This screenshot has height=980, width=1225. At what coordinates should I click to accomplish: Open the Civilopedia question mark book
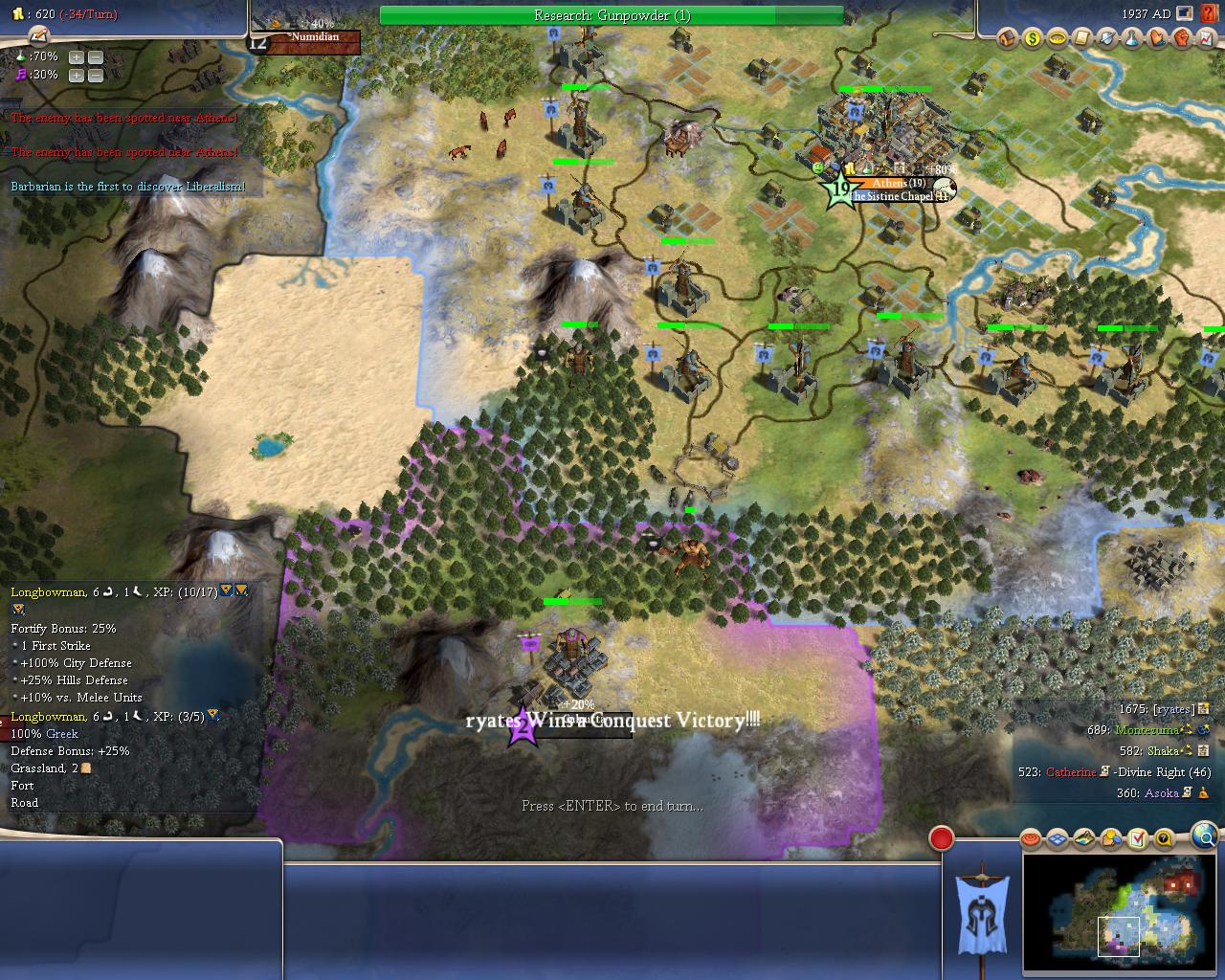point(1207,14)
